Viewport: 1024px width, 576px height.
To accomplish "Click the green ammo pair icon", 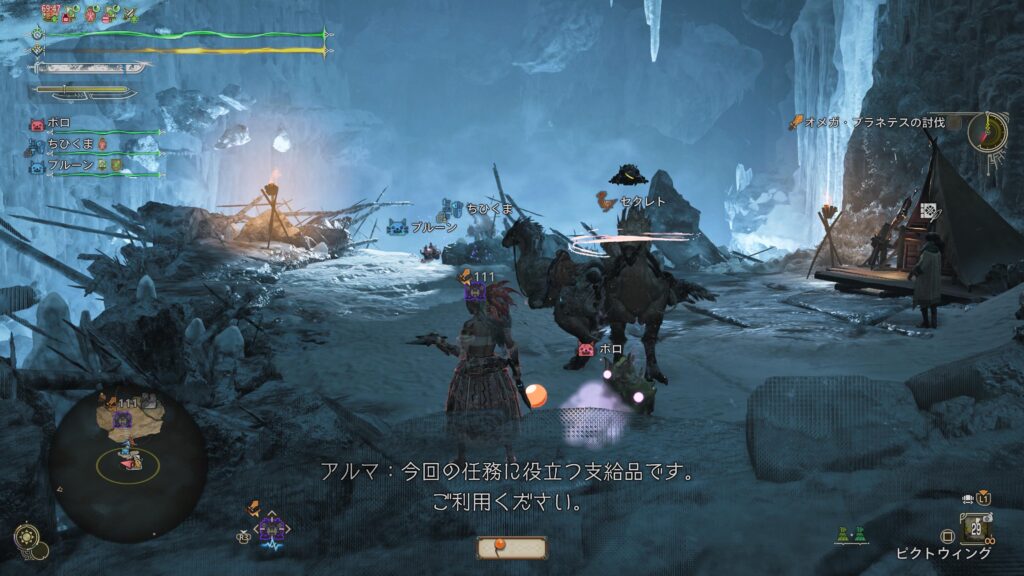I will pyautogui.click(x=852, y=535).
